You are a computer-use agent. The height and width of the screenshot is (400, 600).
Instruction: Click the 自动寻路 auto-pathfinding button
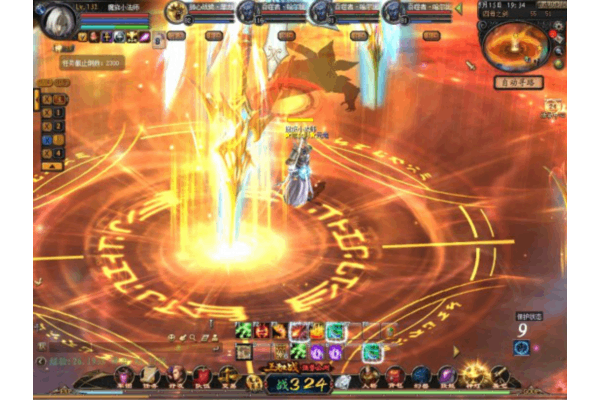click(518, 82)
